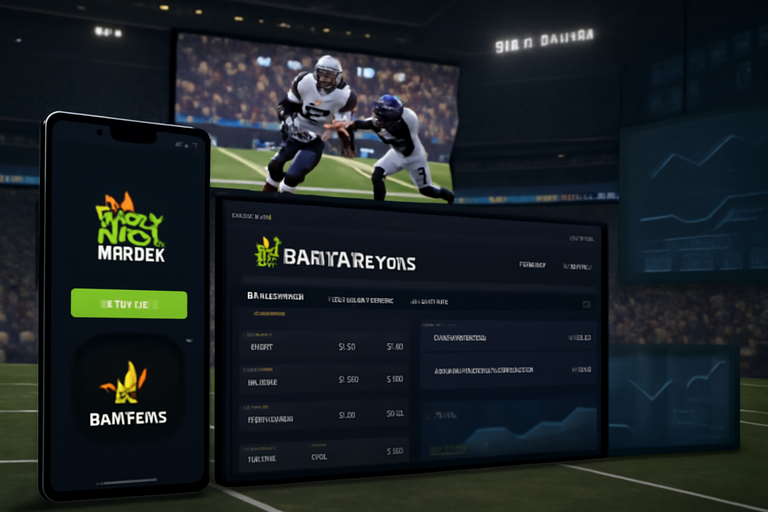The image size is (768, 512).
Task: Select the highlighted first tab in the dashboard
Action: pyautogui.click(x=276, y=297)
